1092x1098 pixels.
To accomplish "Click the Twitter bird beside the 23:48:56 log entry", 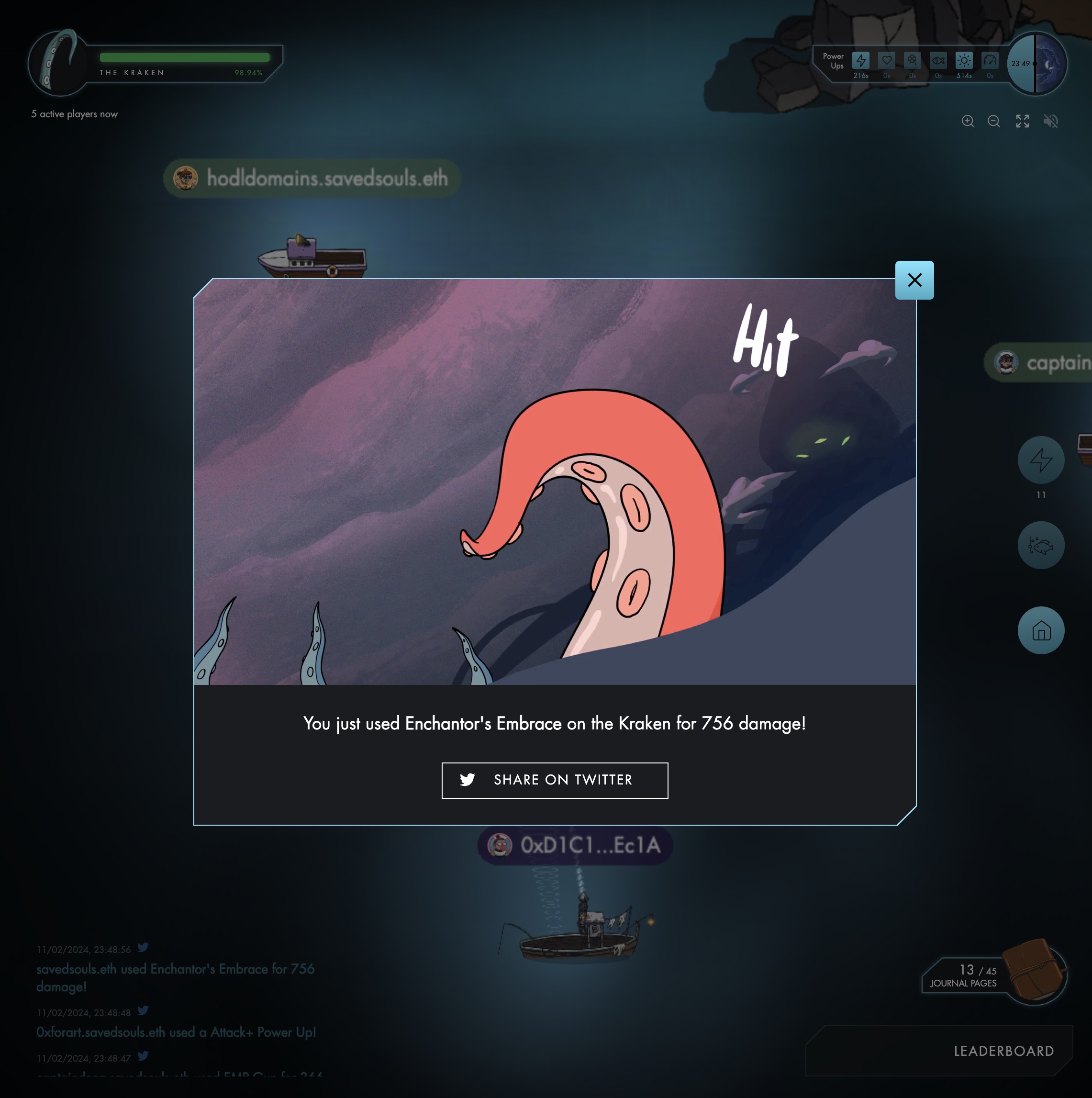I will [143, 947].
